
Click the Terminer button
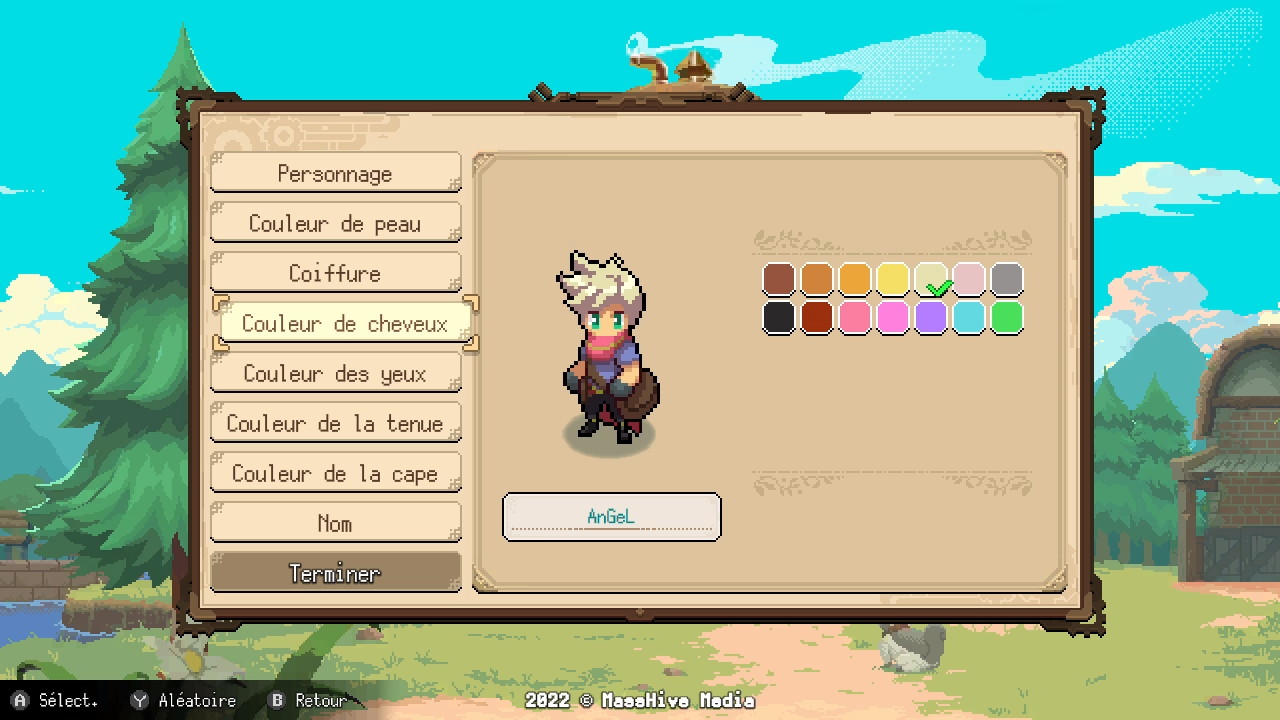[x=335, y=573]
